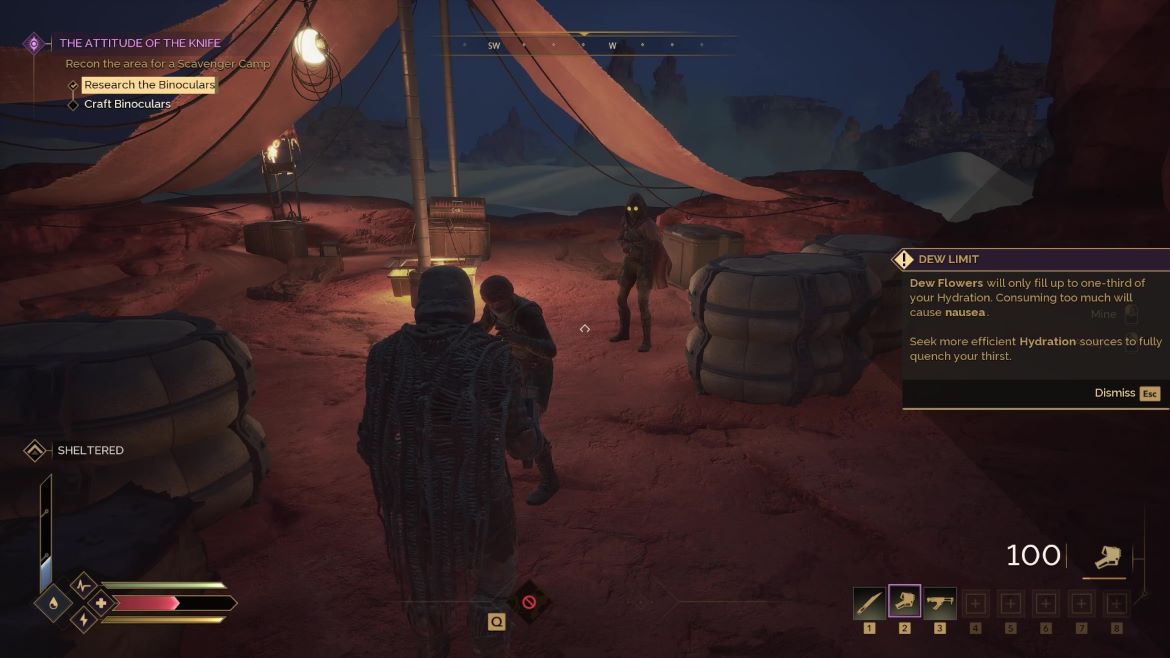Click the health cross icon
The height and width of the screenshot is (658, 1170).
tap(101, 603)
